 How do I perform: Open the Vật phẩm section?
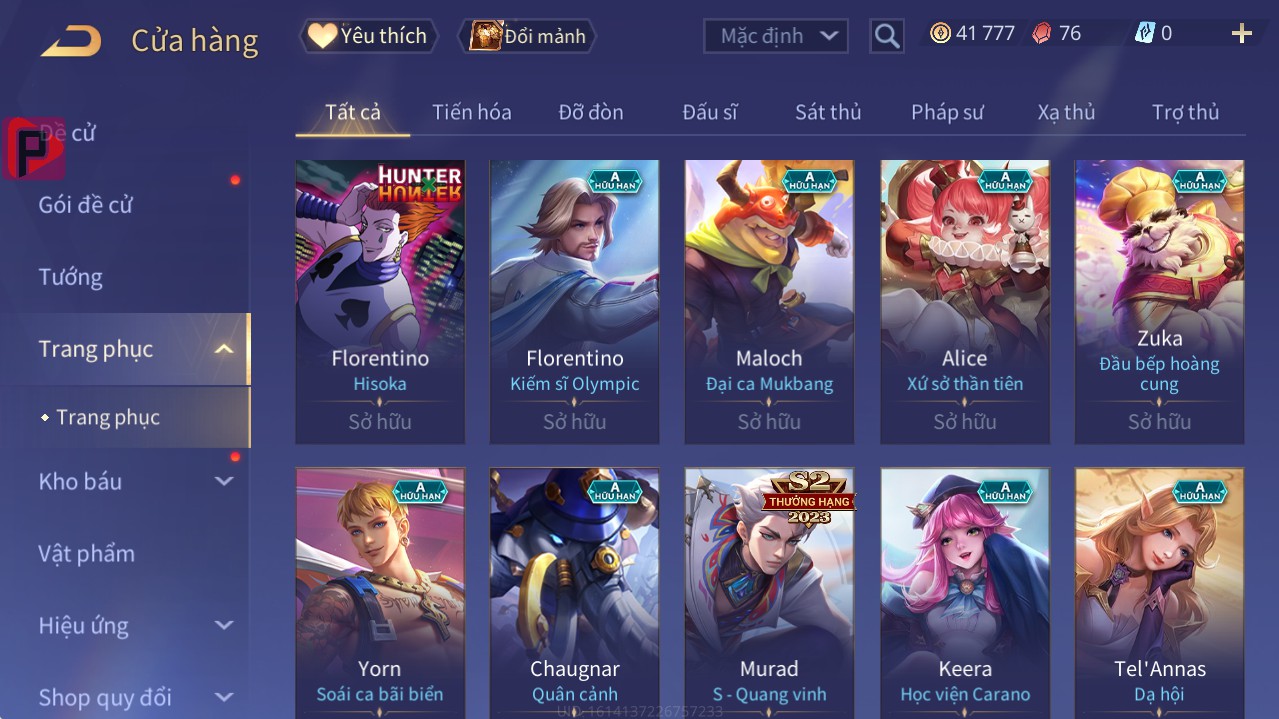tap(86, 553)
